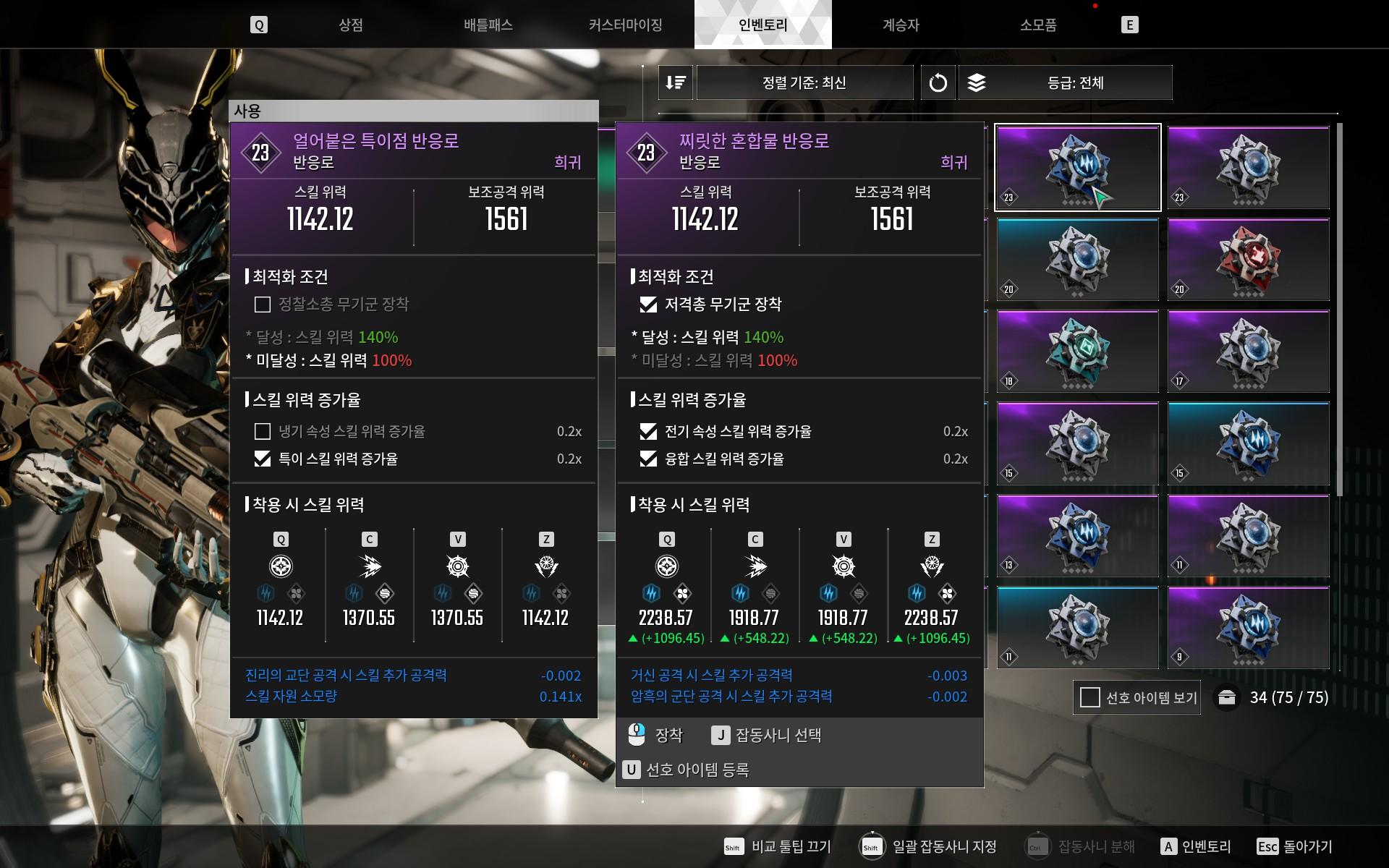Choose the red level 20 reactor
The height and width of the screenshot is (868, 1389).
(1248, 260)
